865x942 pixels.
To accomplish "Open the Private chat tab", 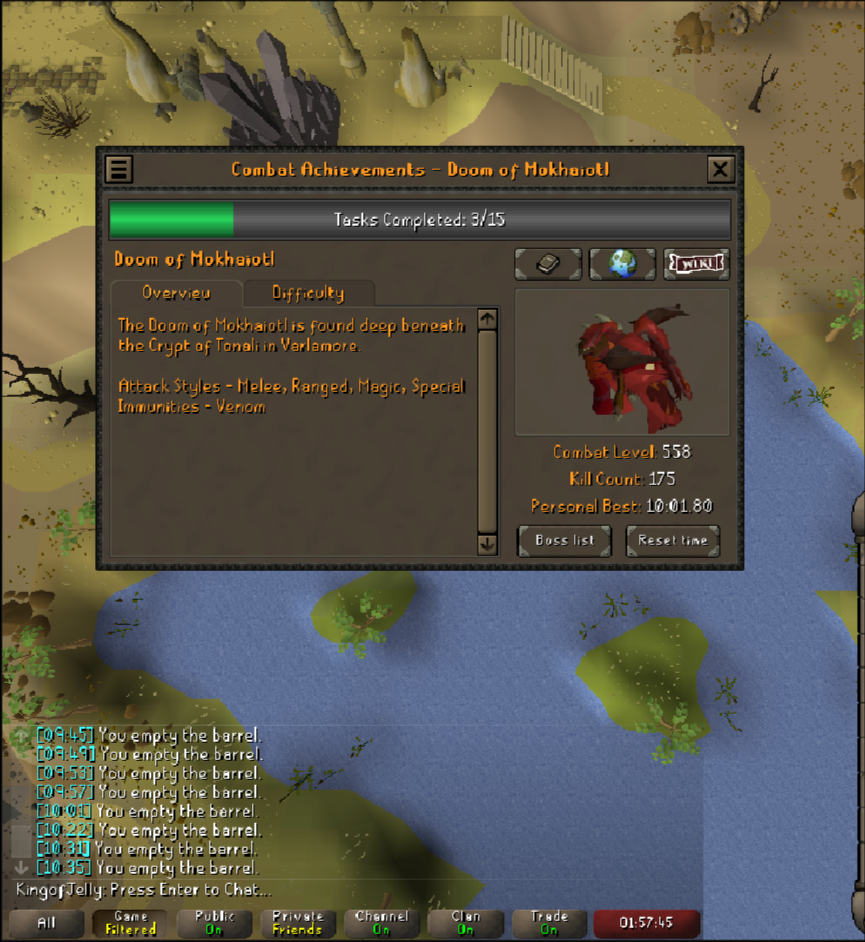I will pyautogui.click(x=298, y=923).
